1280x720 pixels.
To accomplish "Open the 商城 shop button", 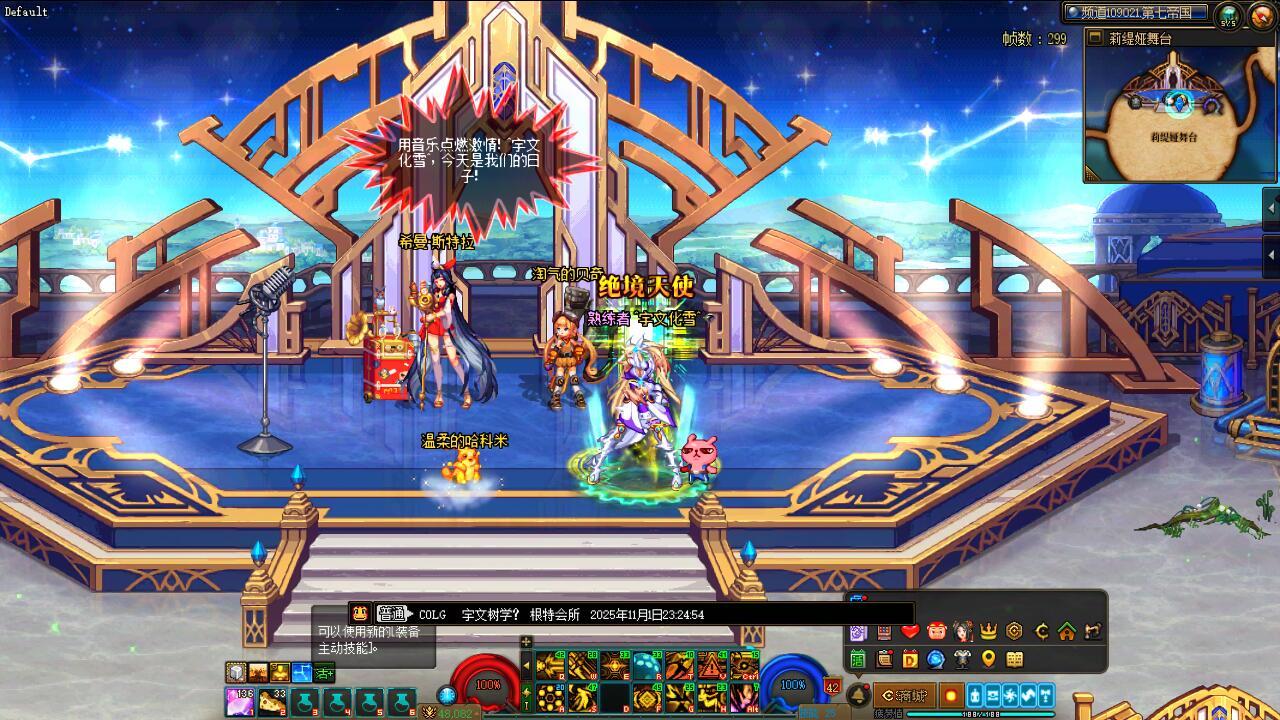I will (904, 696).
